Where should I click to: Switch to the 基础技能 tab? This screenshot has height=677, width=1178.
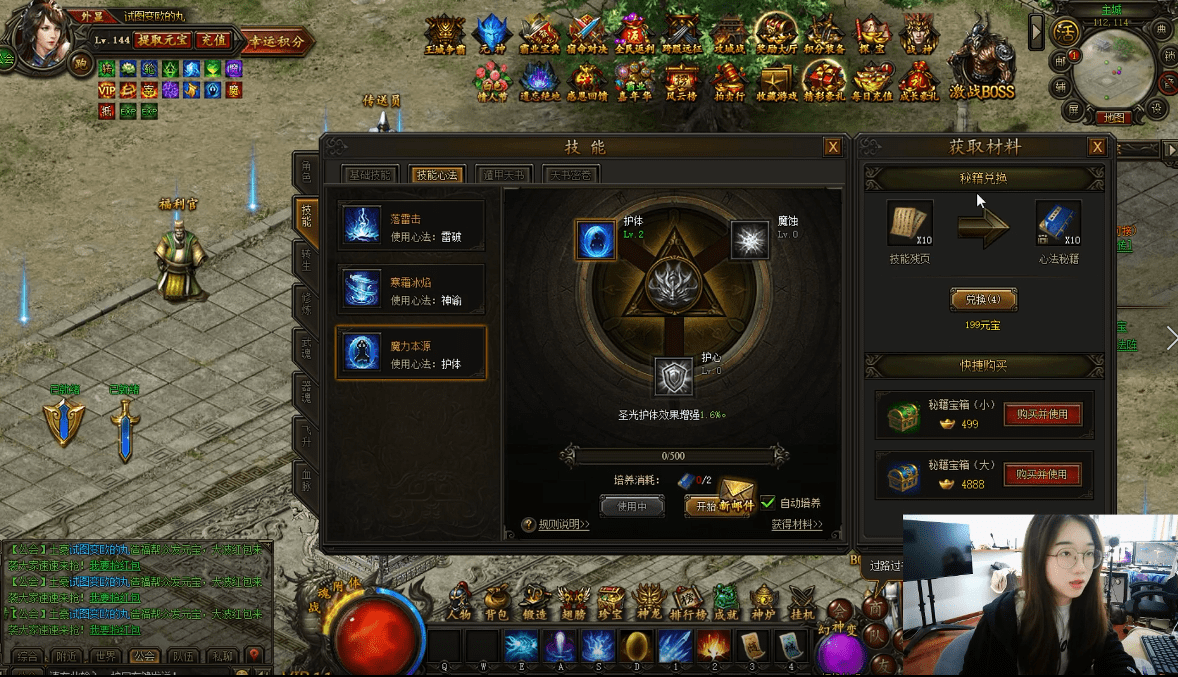coord(372,175)
